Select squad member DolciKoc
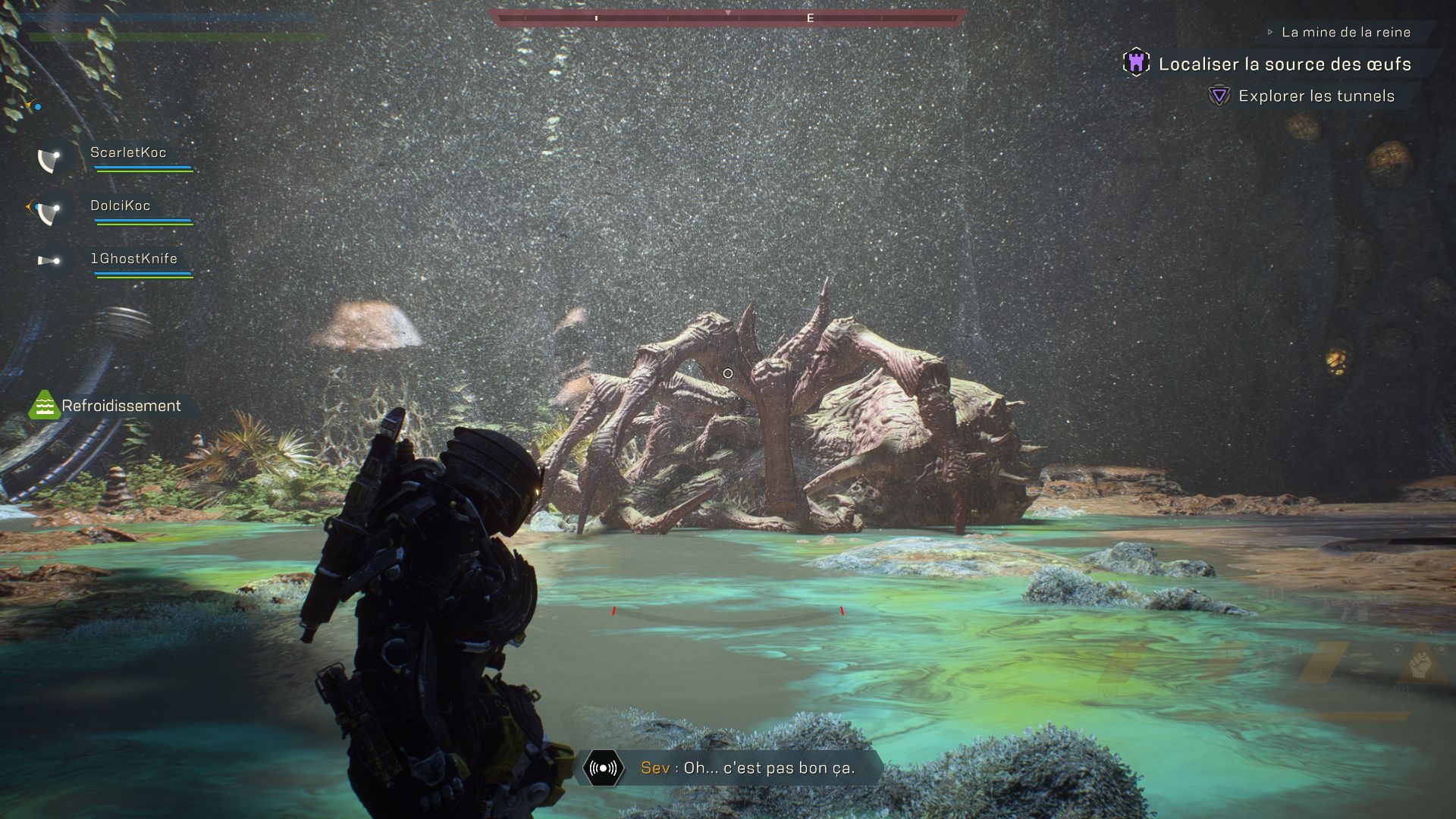The image size is (1456, 819). coord(120,206)
